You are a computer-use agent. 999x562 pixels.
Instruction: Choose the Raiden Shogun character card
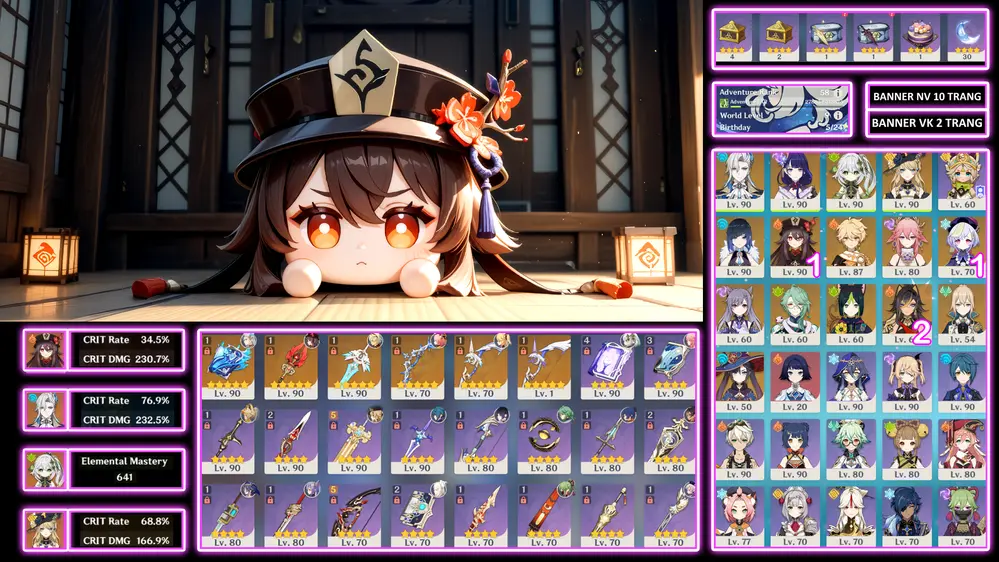(x=795, y=180)
